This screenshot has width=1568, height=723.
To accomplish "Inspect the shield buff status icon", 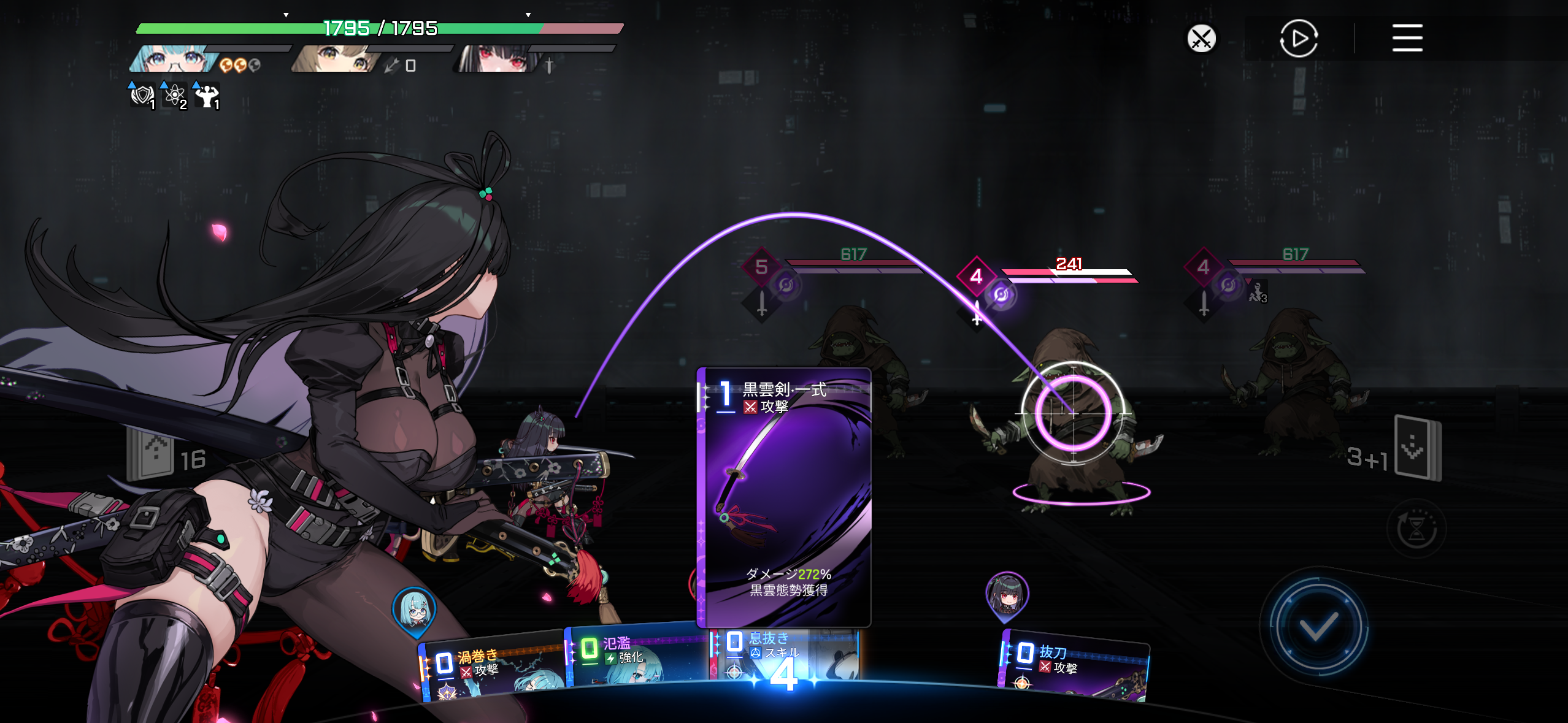I will tap(142, 96).
